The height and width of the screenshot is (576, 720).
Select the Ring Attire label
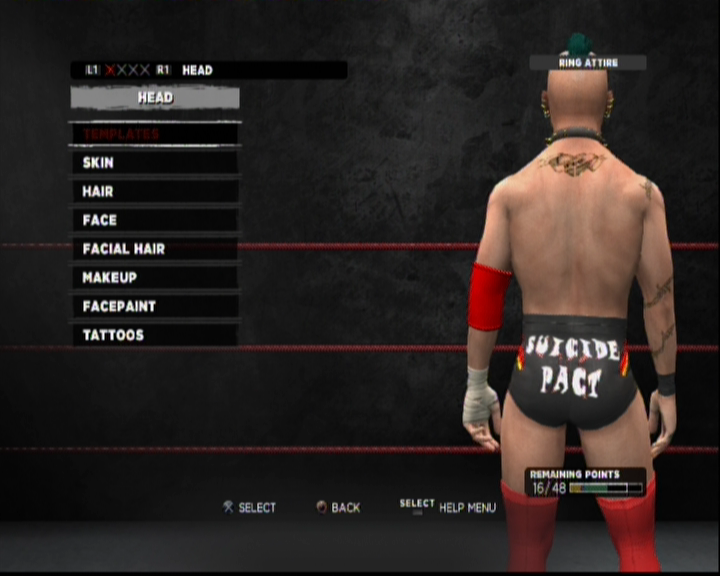pos(588,63)
